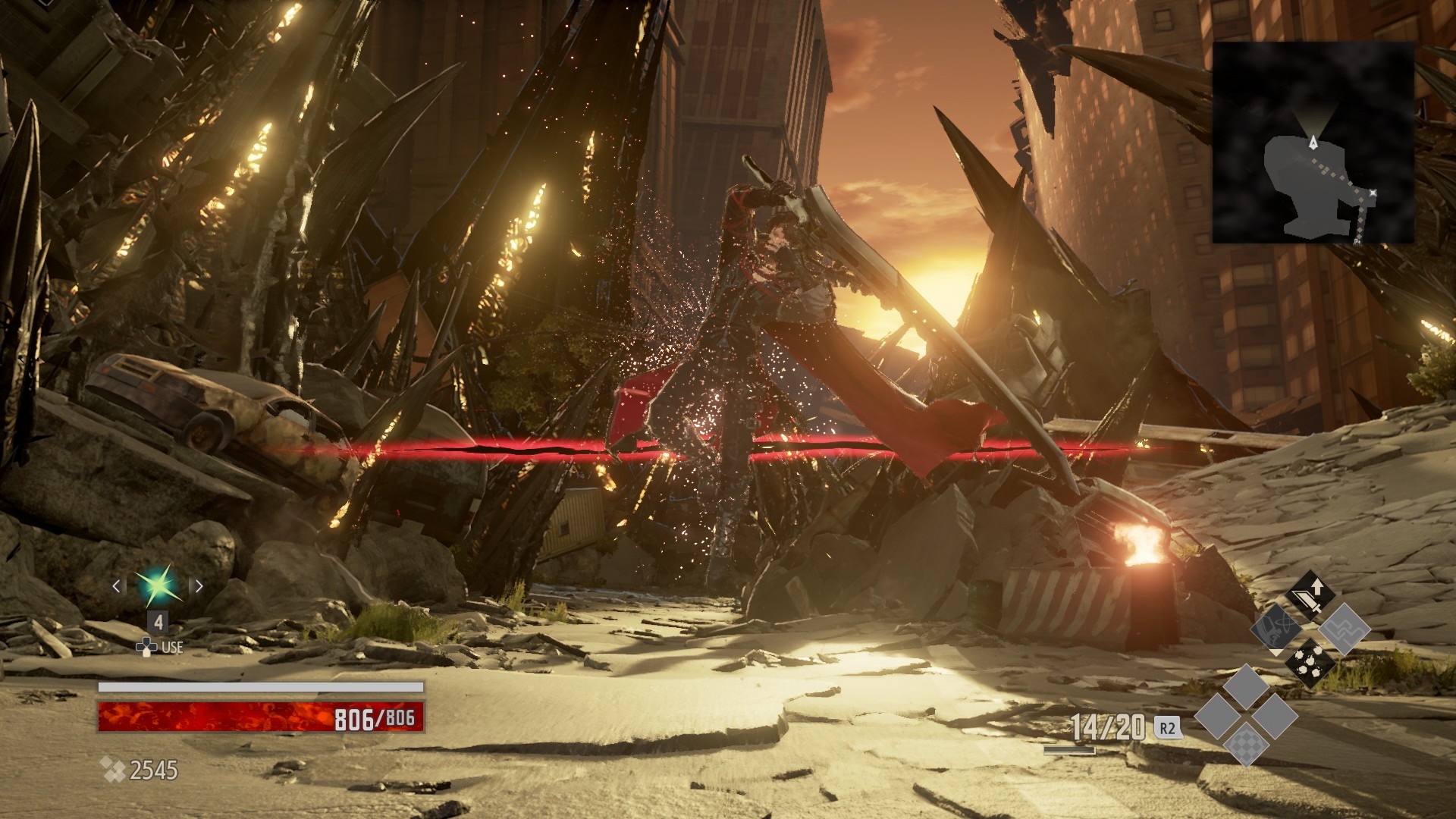Activate the drain attack gift icon
Viewport: 1456px width, 819px height.
click(1276, 630)
